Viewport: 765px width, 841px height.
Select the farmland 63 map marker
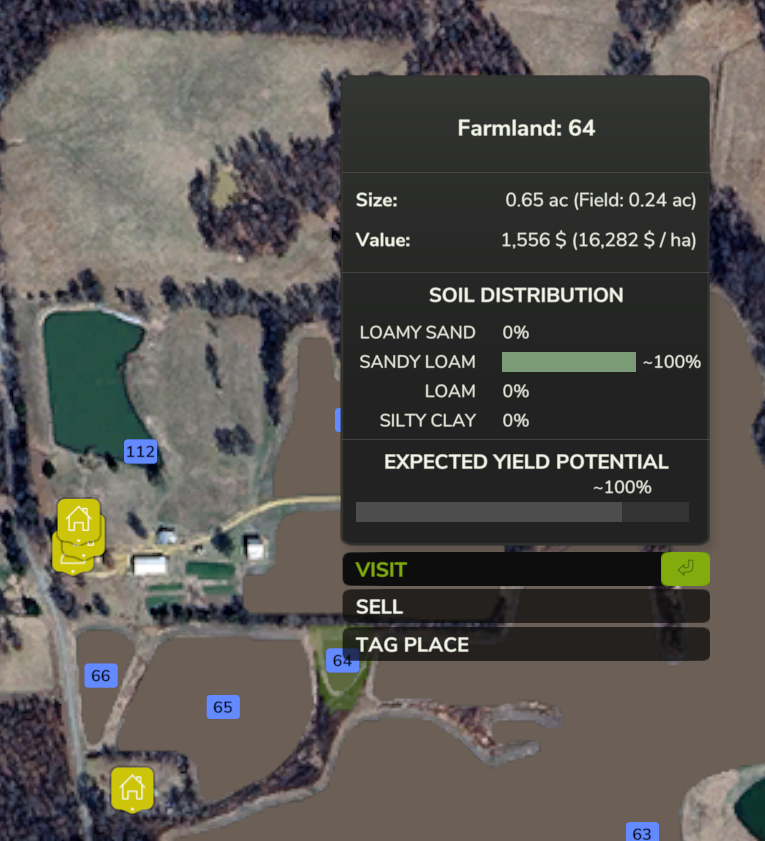pos(642,833)
